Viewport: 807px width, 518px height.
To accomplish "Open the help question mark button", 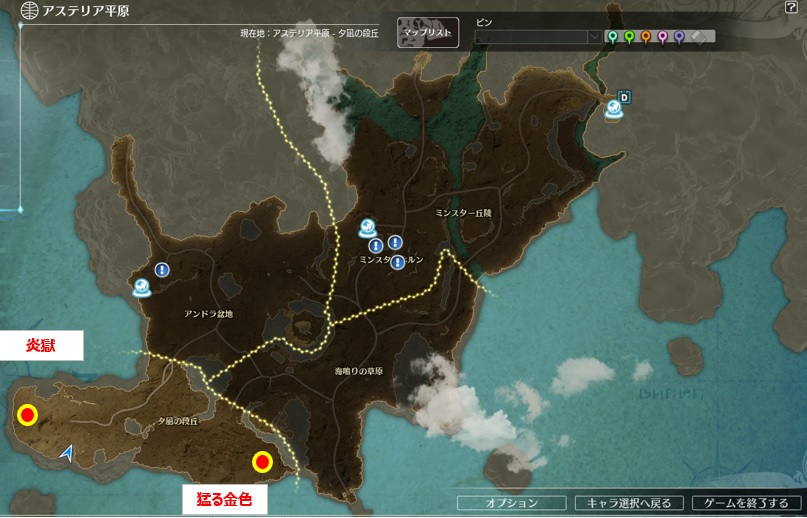I will coord(791,8).
